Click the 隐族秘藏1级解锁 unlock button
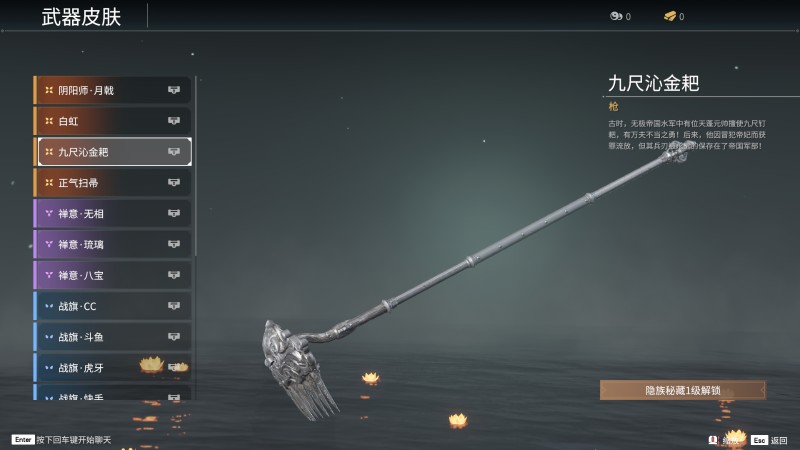 pos(683,390)
